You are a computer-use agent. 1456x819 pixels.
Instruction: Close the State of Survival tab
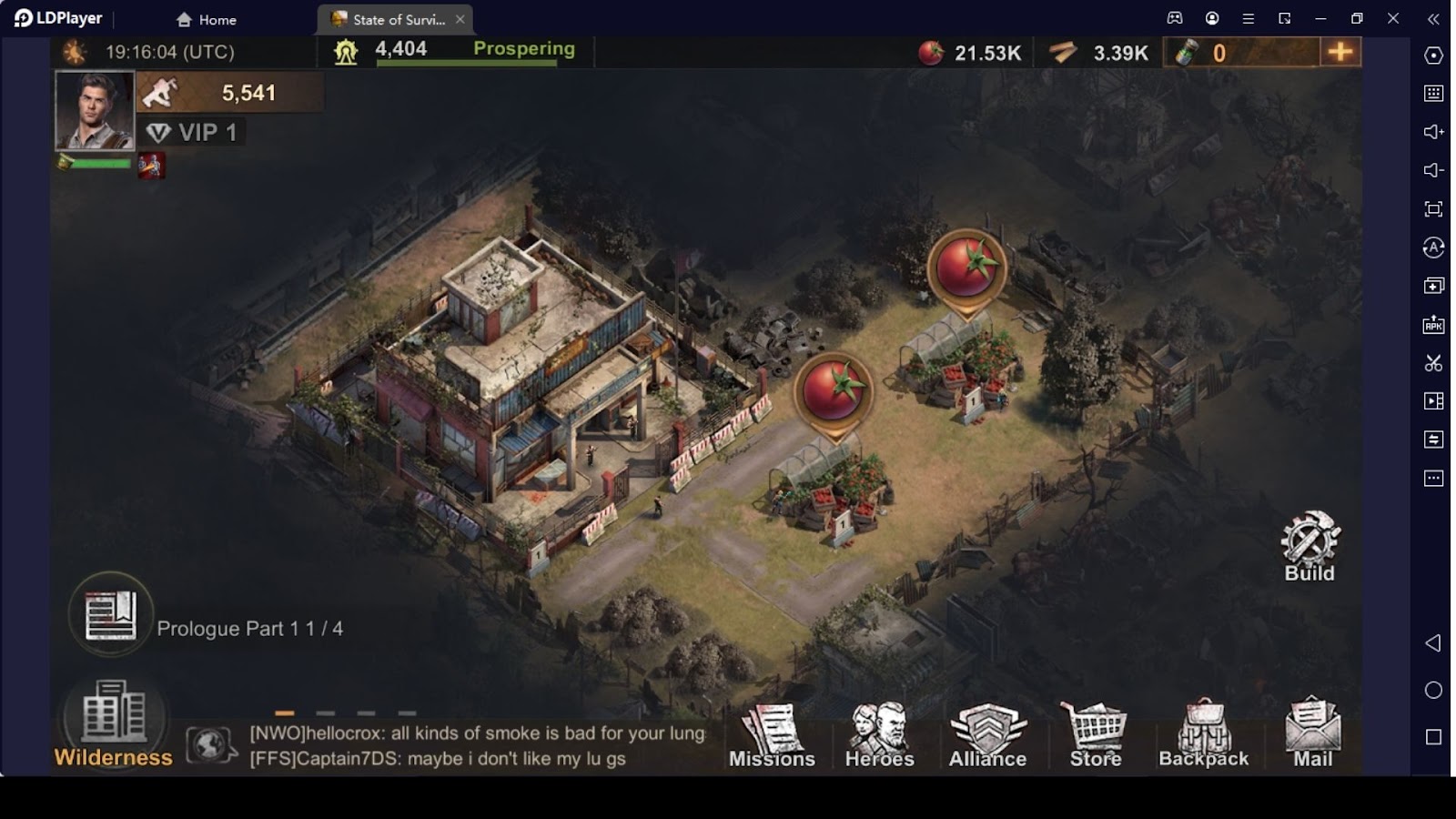point(460,19)
